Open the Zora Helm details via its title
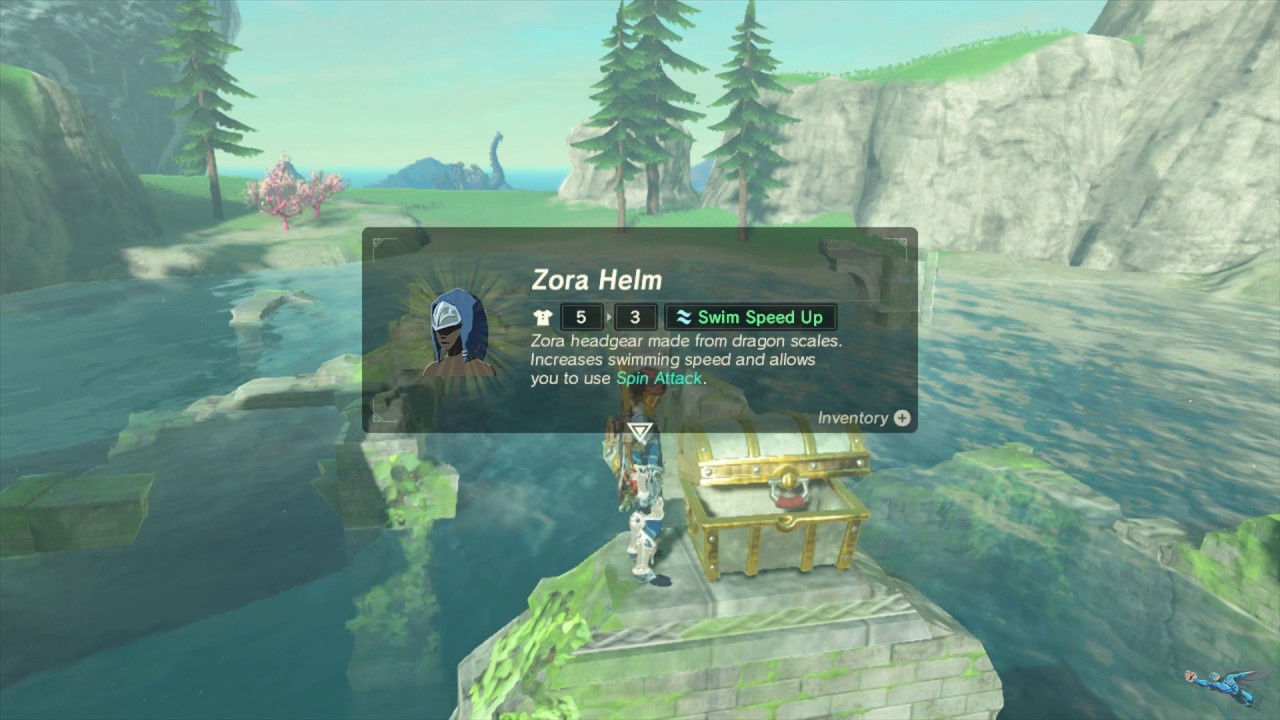 pos(598,280)
